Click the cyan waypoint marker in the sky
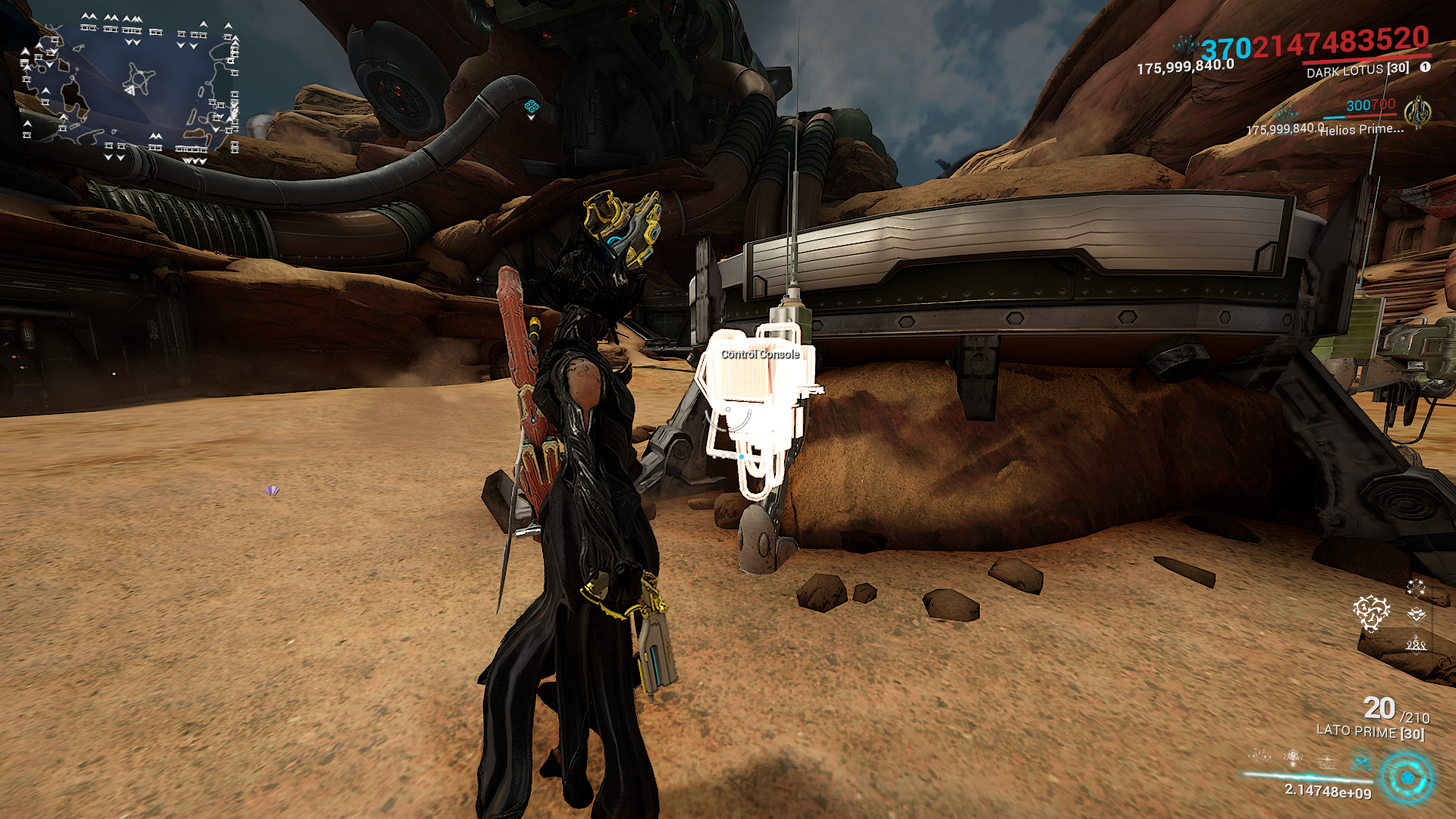The height and width of the screenshot is (819, 1456). tap(532, 107)
